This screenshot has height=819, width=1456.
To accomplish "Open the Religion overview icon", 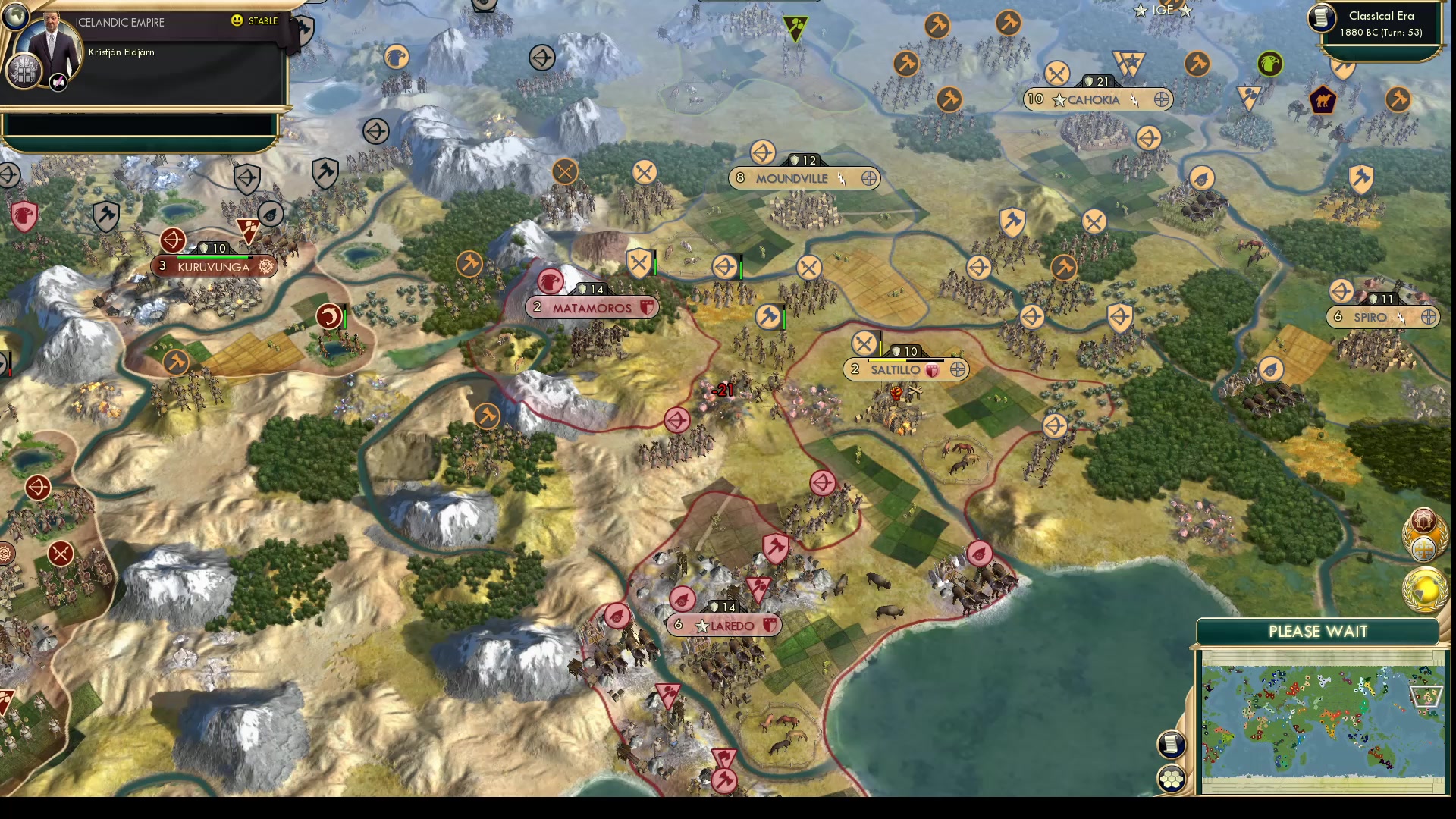I will point(1423,548).
